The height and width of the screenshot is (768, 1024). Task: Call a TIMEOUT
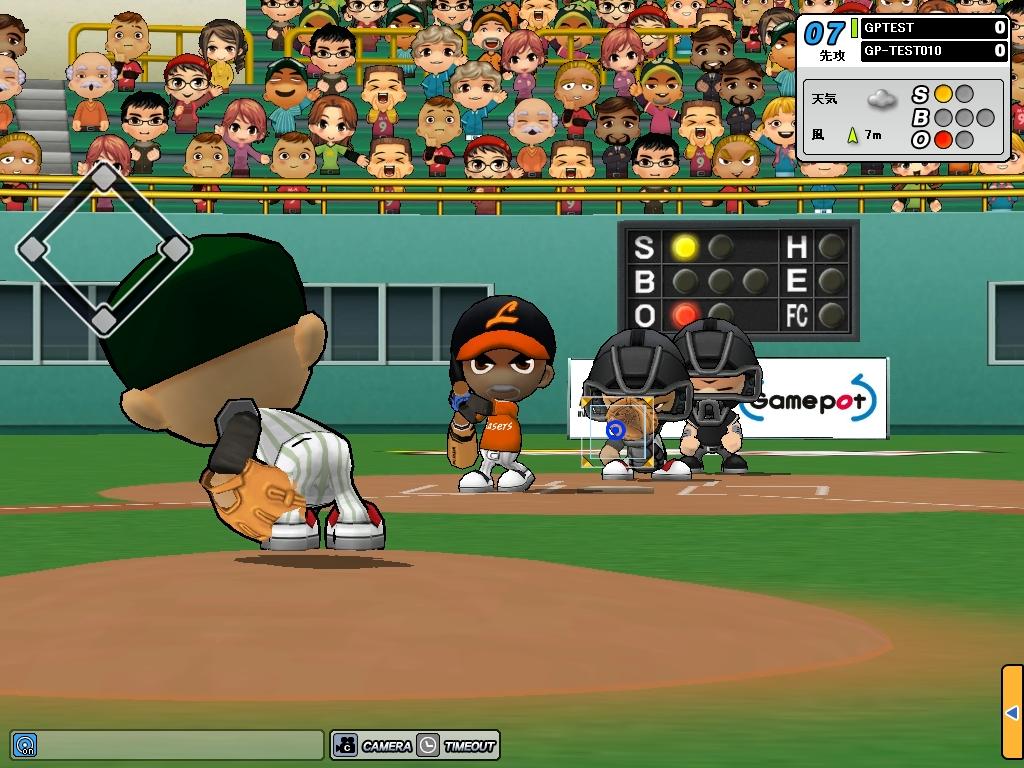[457, 745]
